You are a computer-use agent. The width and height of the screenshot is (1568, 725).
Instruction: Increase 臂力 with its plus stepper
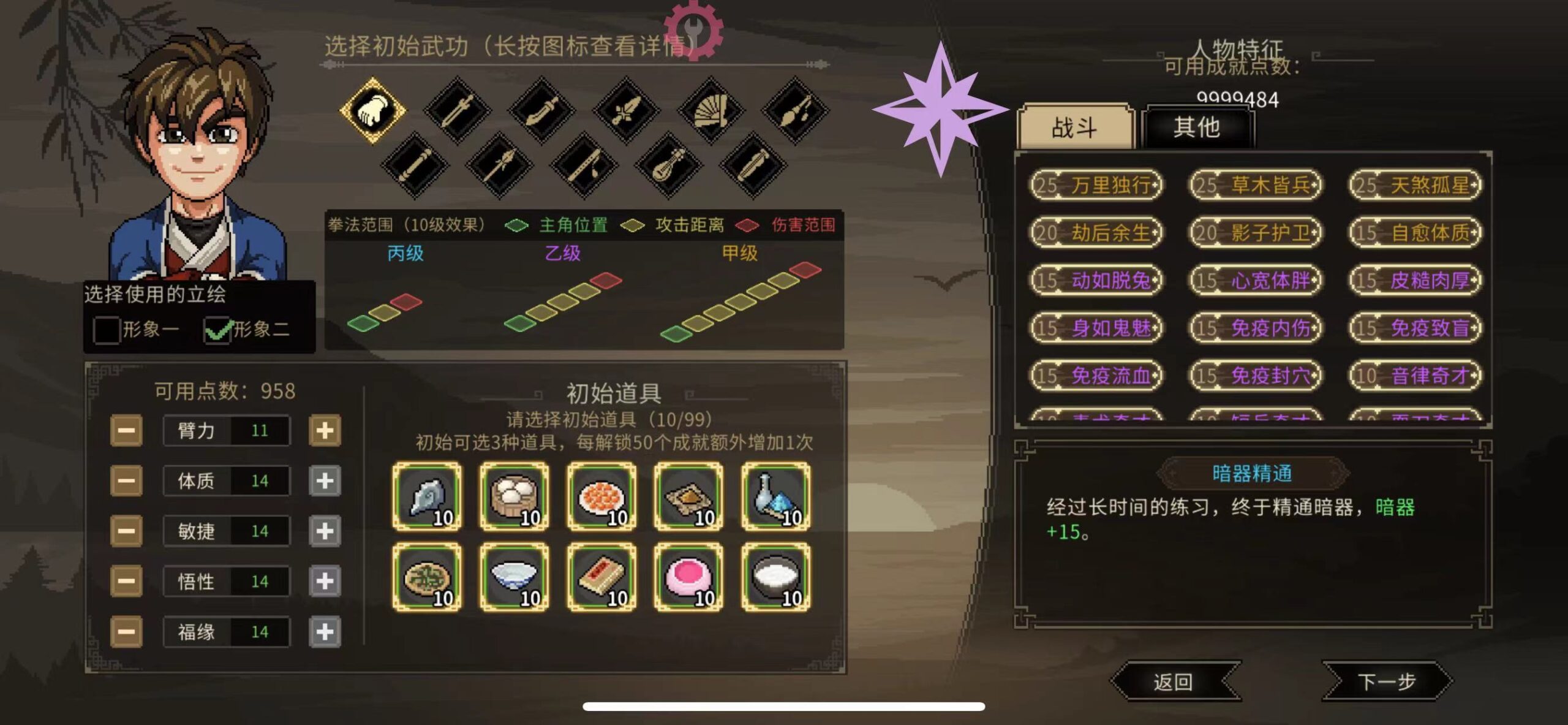tap(323, 431)
